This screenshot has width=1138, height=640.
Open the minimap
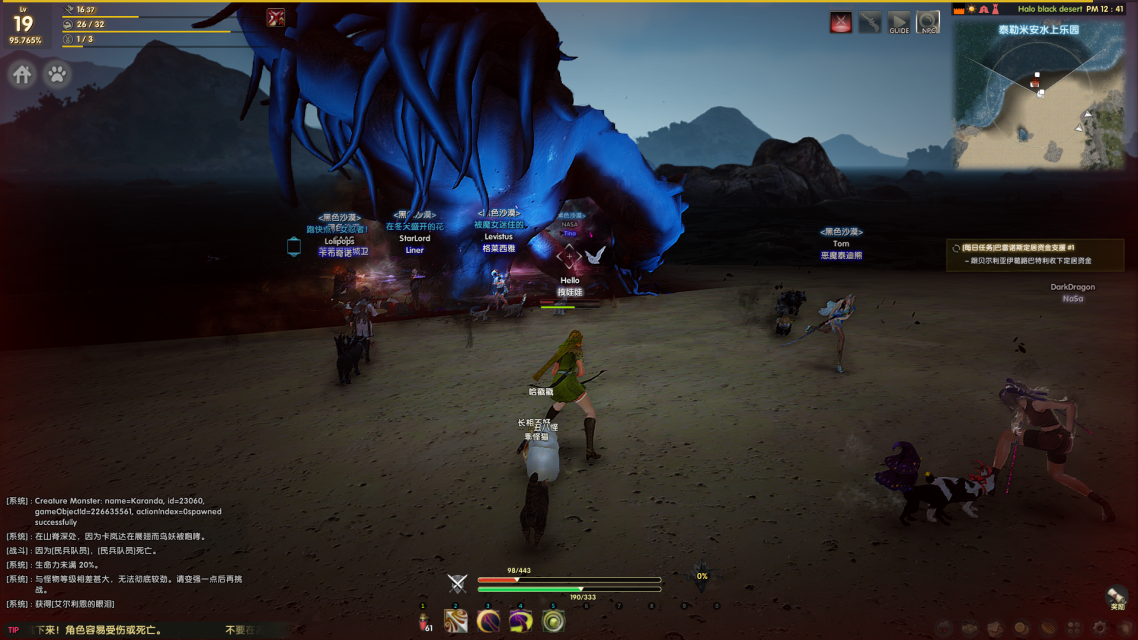pyautogui.click(x=1038, y=95)
